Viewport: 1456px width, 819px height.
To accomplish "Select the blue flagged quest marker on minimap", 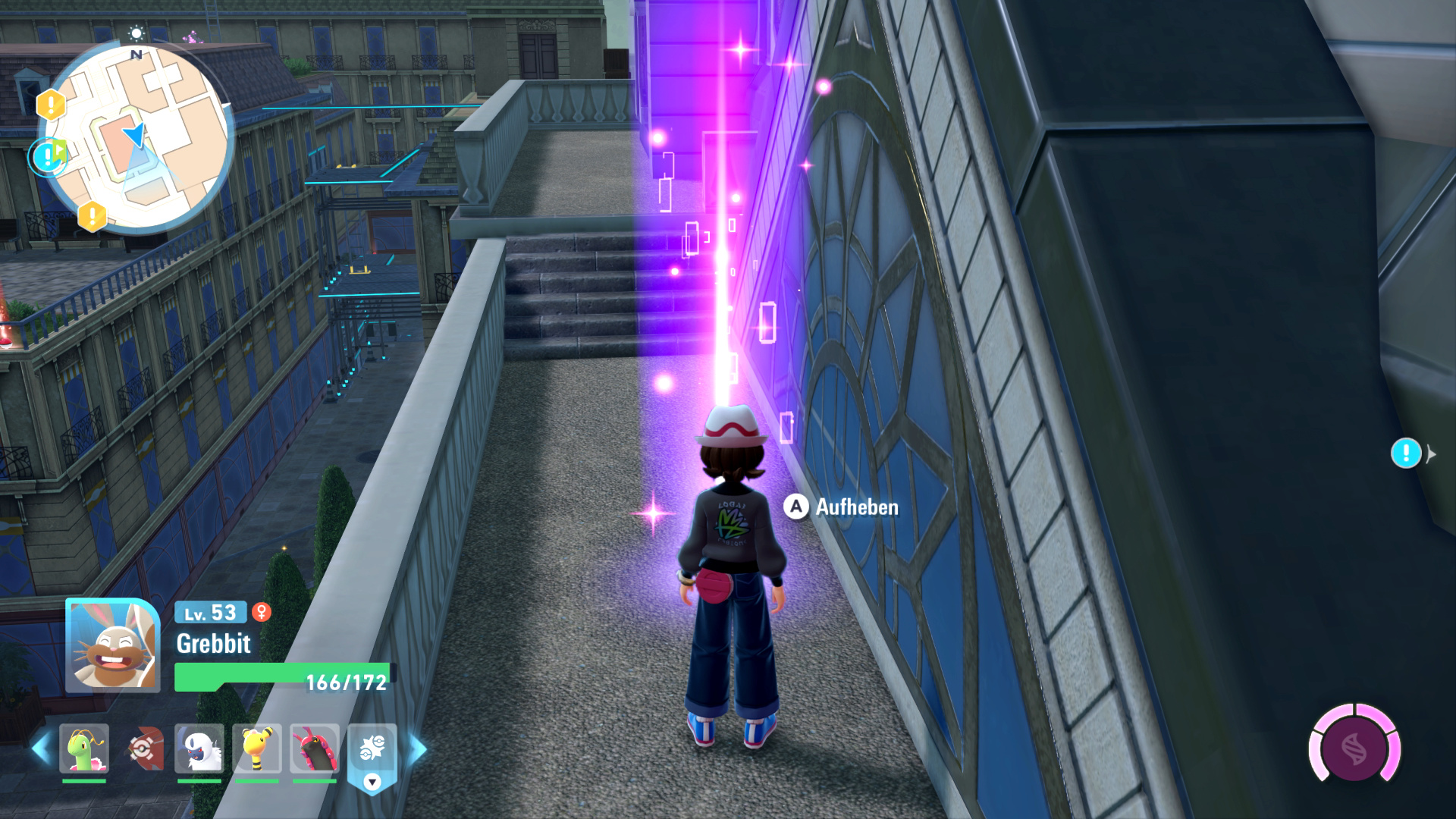I will [49, 157].
